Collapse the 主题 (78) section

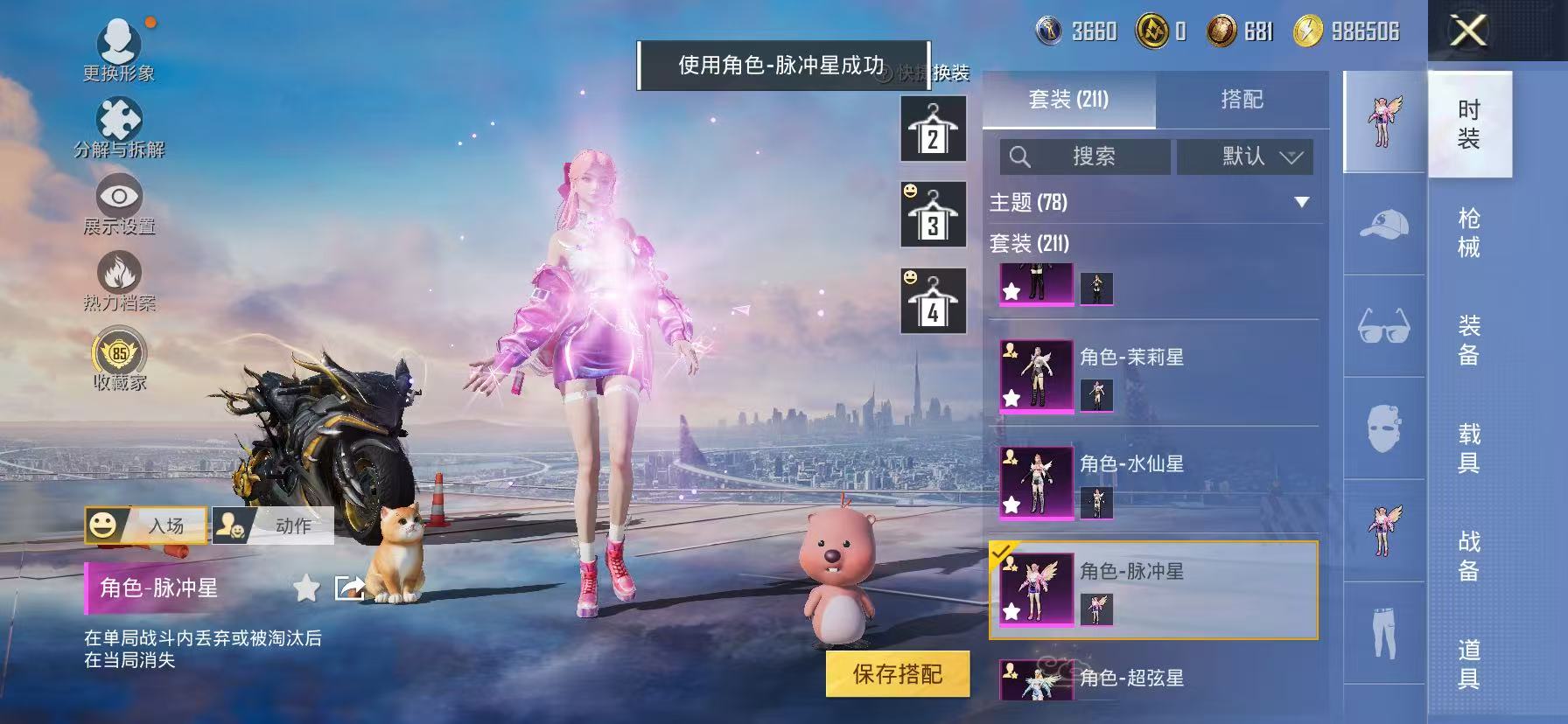click(x=1301, y=201)
